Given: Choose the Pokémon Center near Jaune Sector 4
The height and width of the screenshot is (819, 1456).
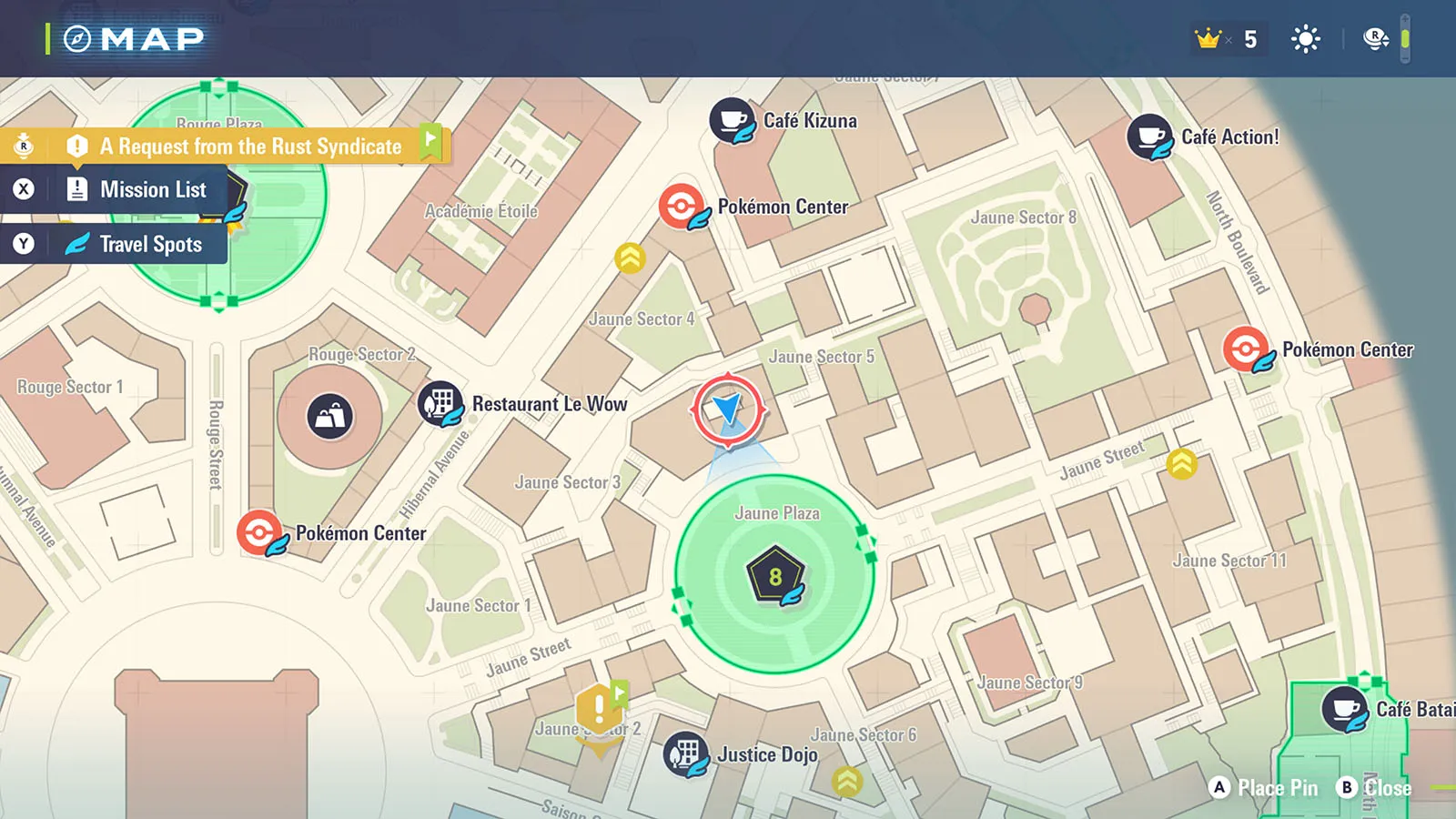Looking at the screenshot, I should (681, 207).
